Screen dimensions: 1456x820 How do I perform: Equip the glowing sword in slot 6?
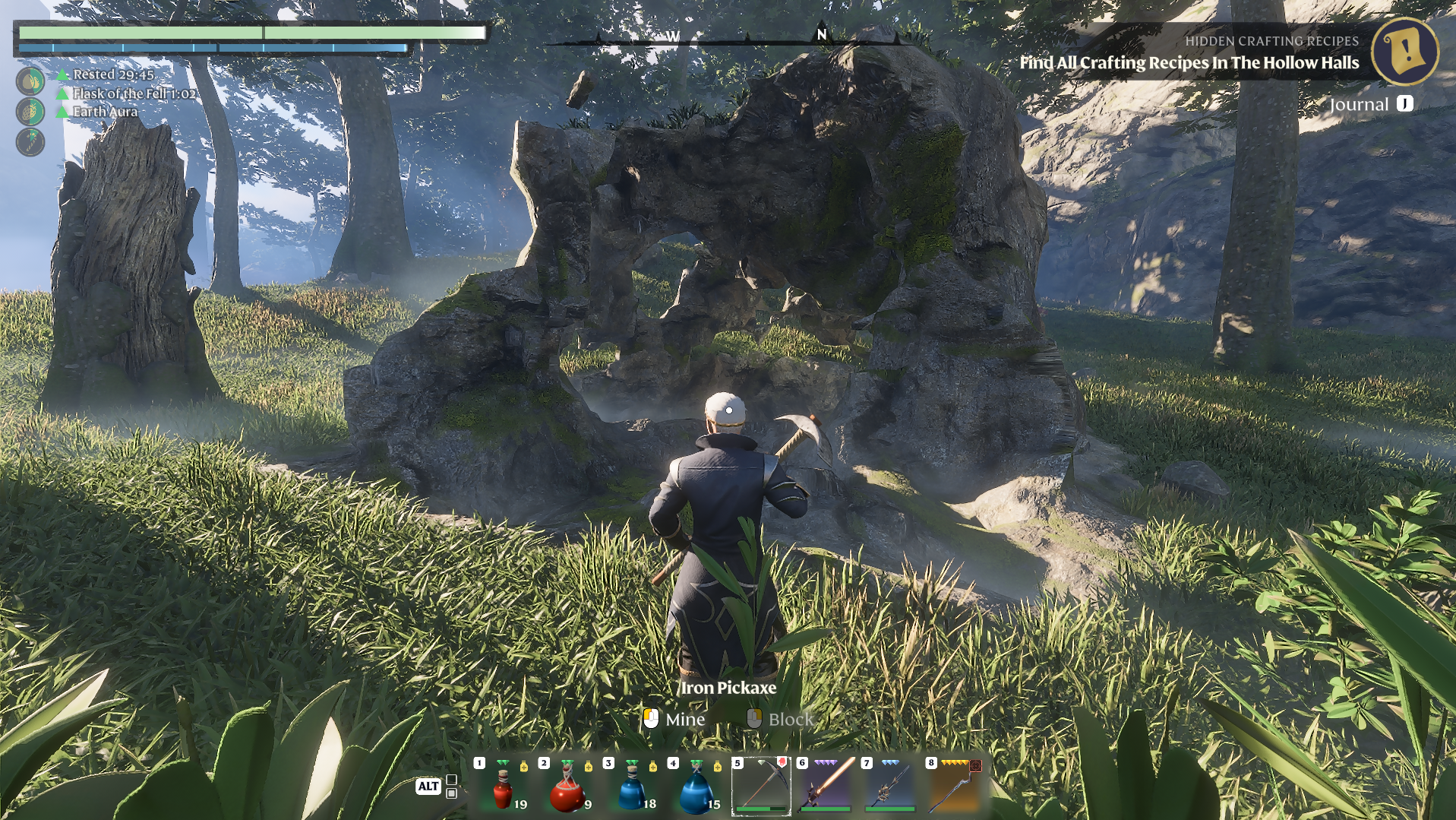tap(826, 786)
